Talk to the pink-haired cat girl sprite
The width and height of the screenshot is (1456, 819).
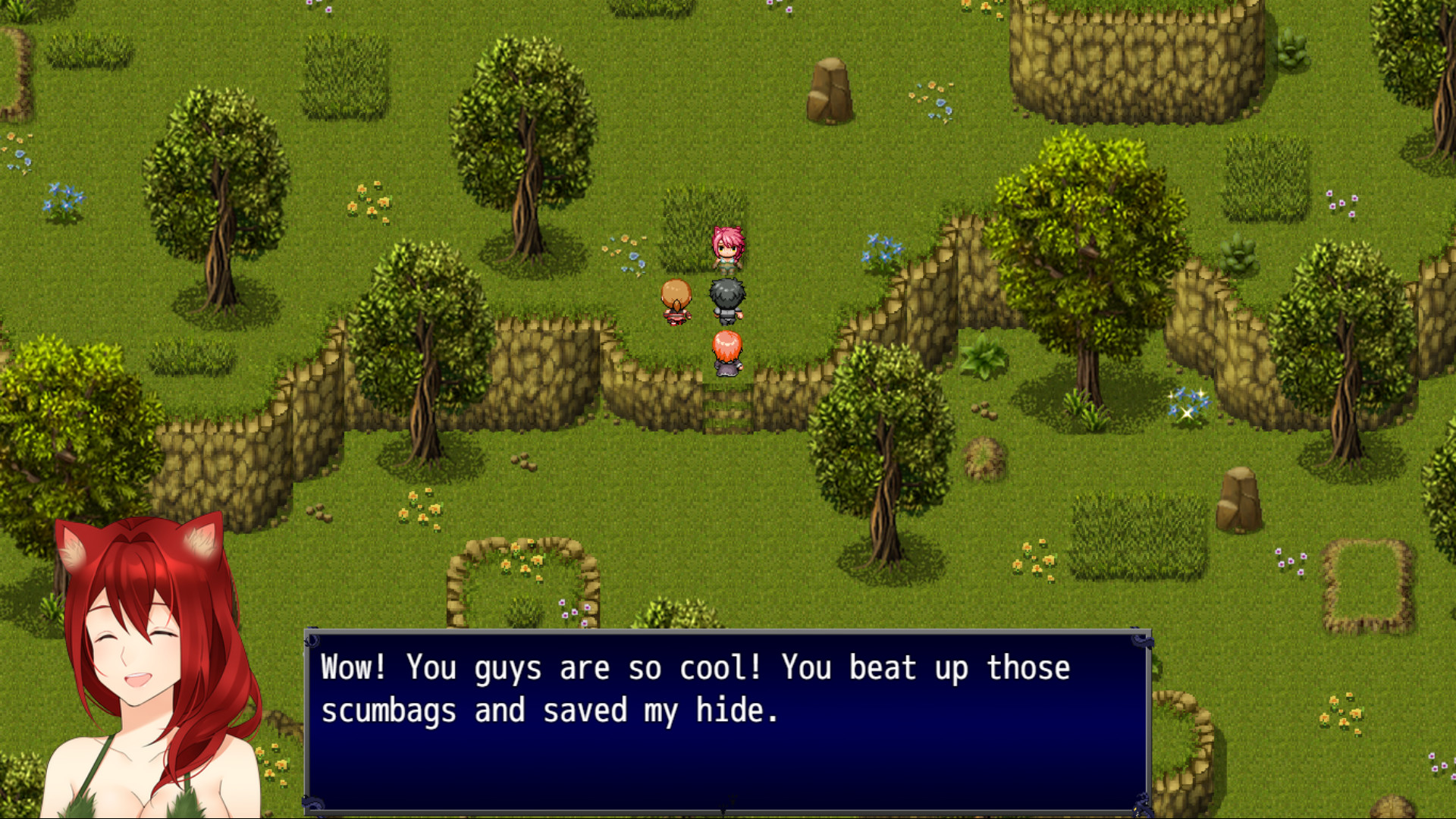point(726,250)
